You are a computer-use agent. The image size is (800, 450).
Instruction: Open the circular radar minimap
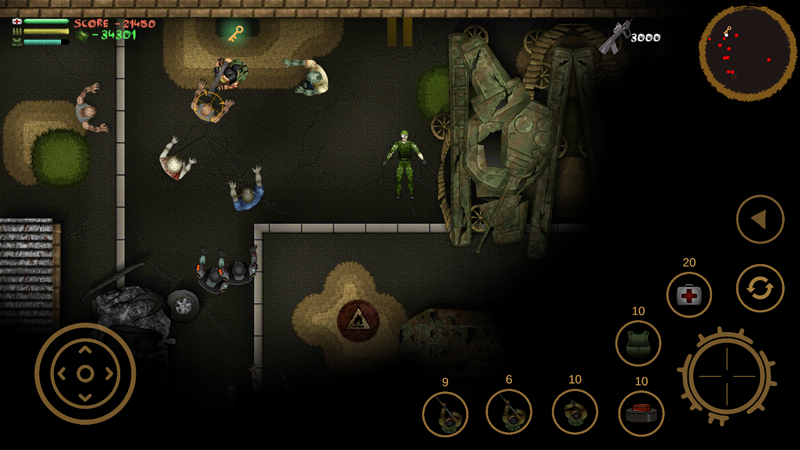tap(740, 50)
